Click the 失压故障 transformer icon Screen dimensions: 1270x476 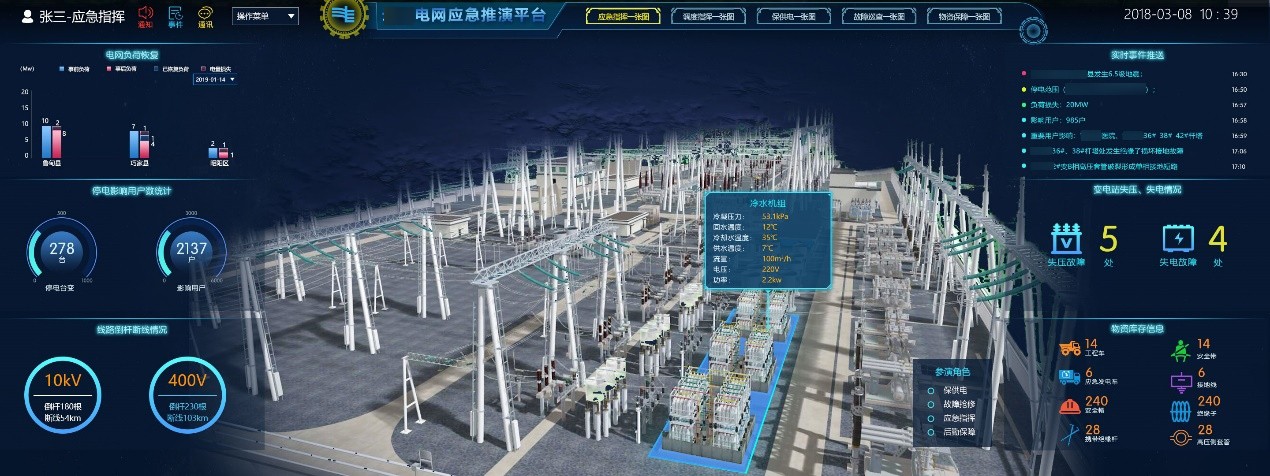pos(1067,238)
